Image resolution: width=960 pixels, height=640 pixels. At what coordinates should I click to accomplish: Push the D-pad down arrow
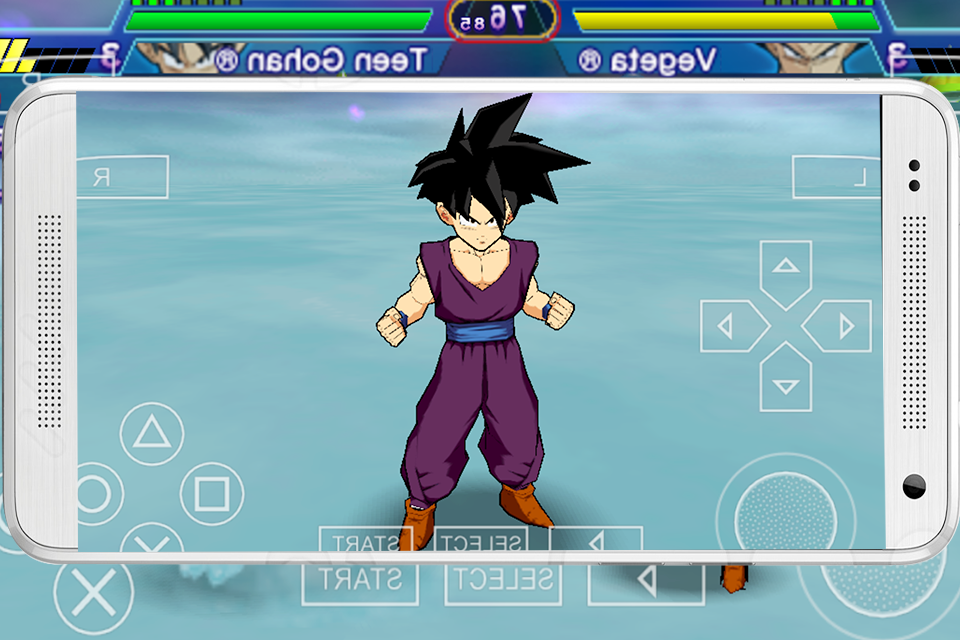[786, 383]
